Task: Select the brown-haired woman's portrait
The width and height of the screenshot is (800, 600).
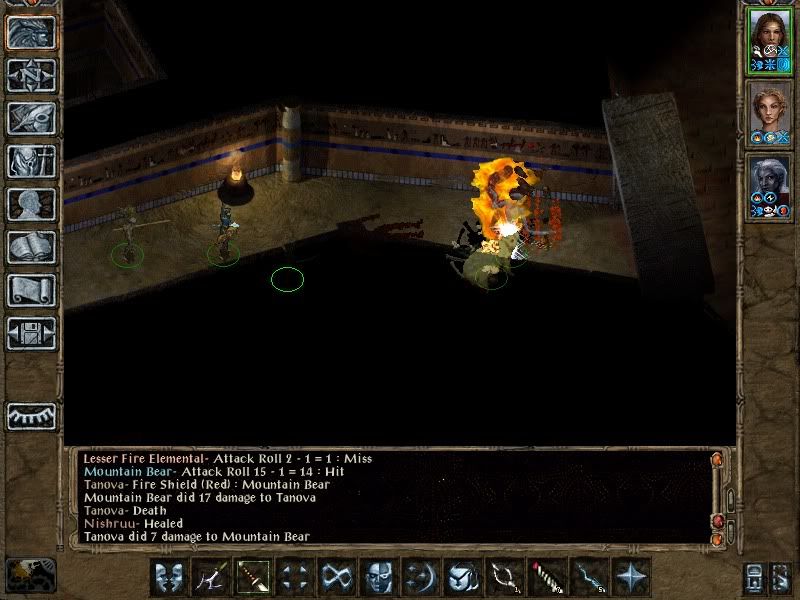Action: pyautogui.click(x=769, y=40)
